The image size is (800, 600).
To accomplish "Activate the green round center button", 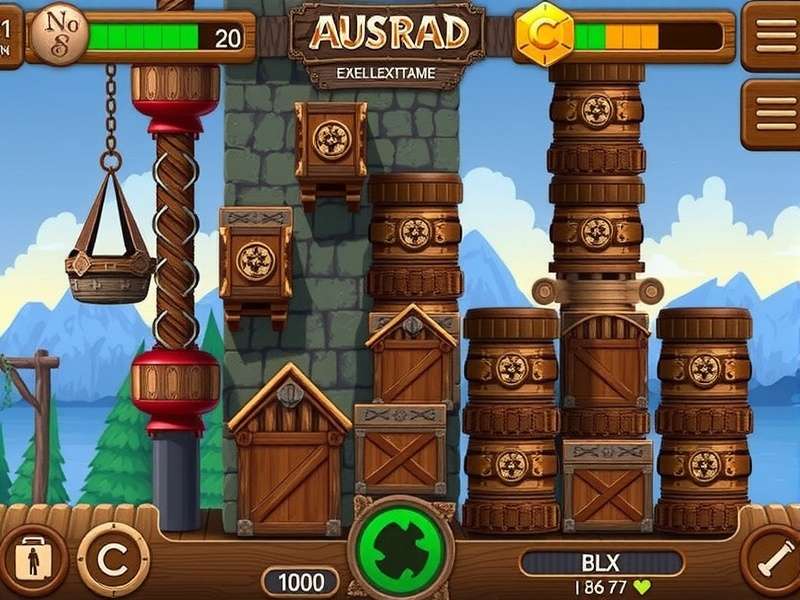I will point(400,548).
